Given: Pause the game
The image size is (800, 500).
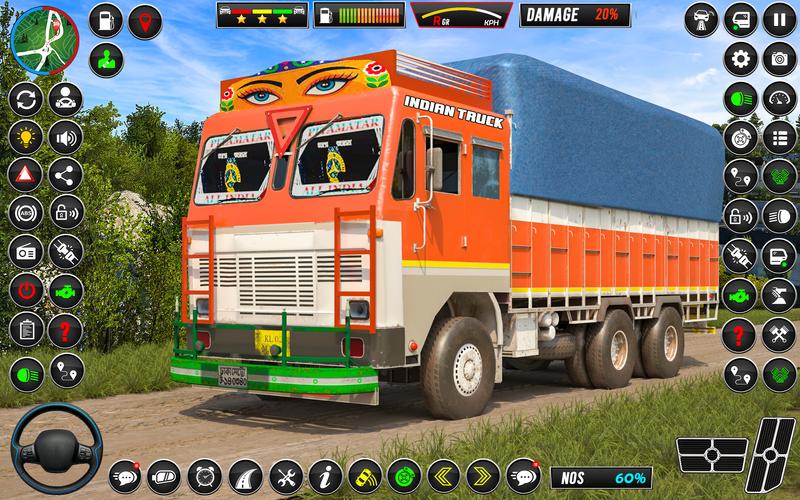Looking at the screenshot, I should click(778, 18).
